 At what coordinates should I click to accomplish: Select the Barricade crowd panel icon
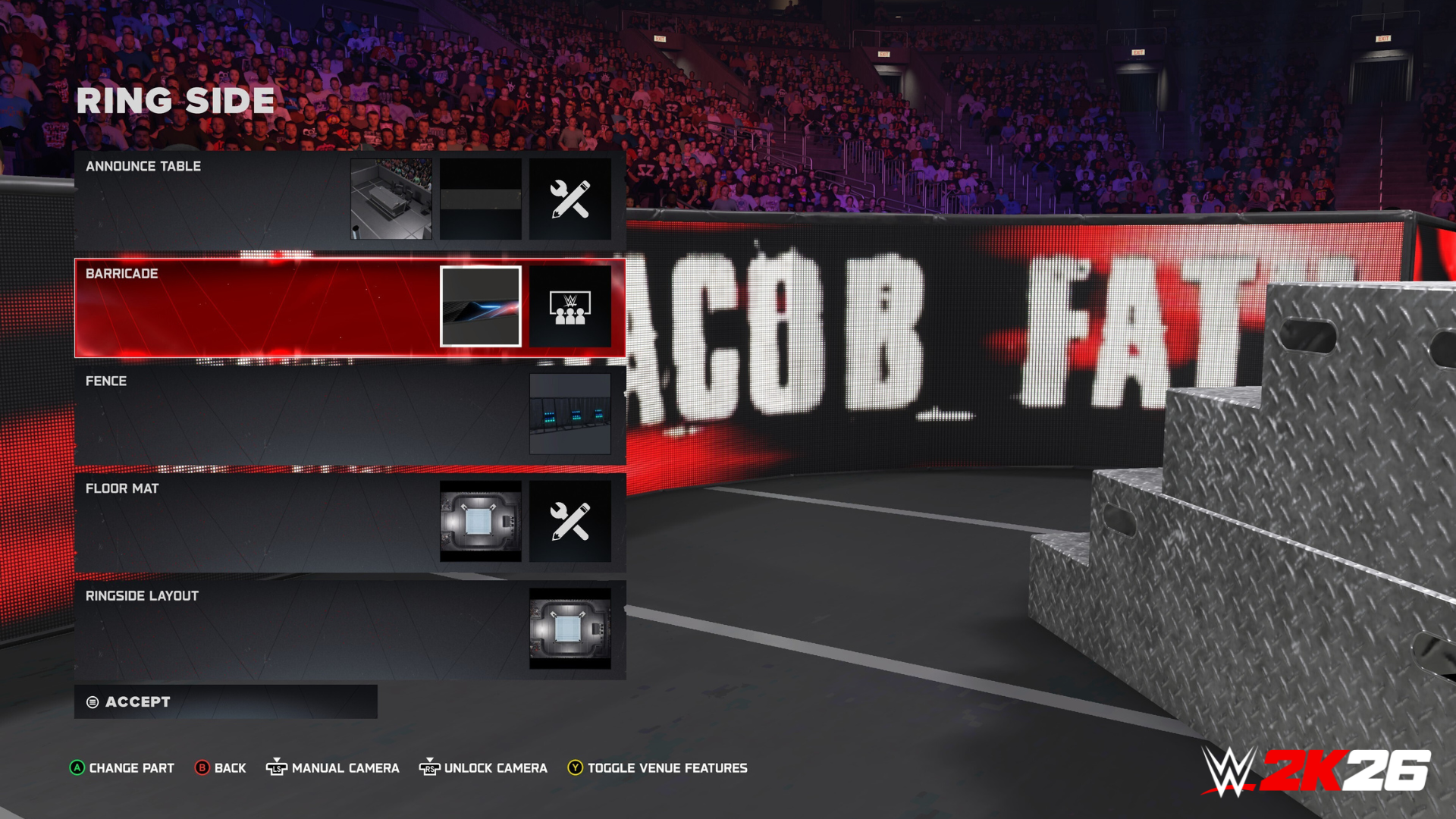571,307
